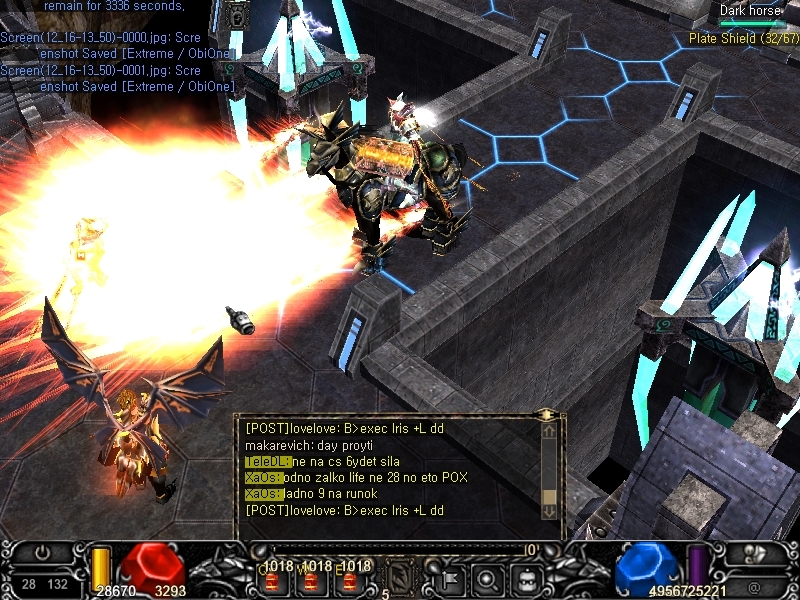The image size is (800, 600).
Task: Select TeleDL's name in the chat log
Action: [x=267, y=461]
